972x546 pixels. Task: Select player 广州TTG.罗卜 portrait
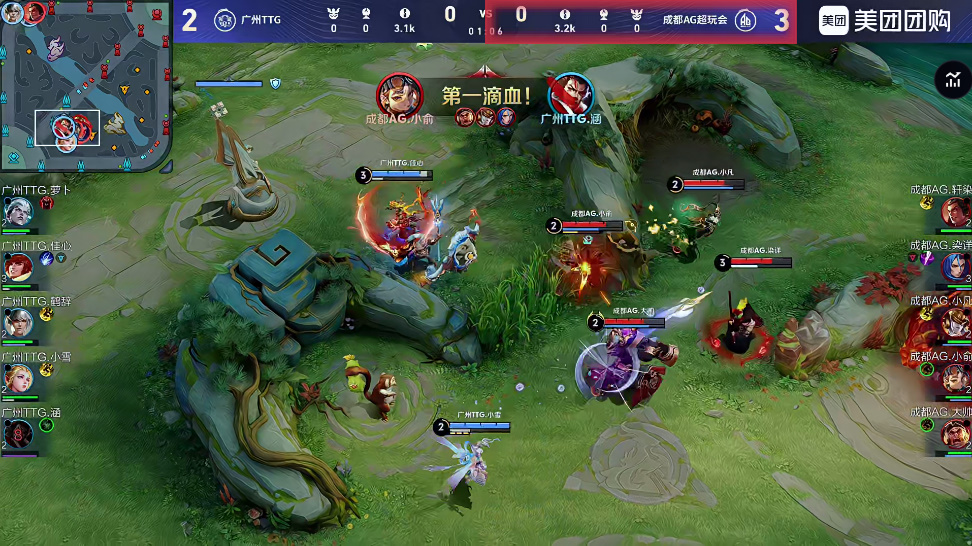click(17, 211)
